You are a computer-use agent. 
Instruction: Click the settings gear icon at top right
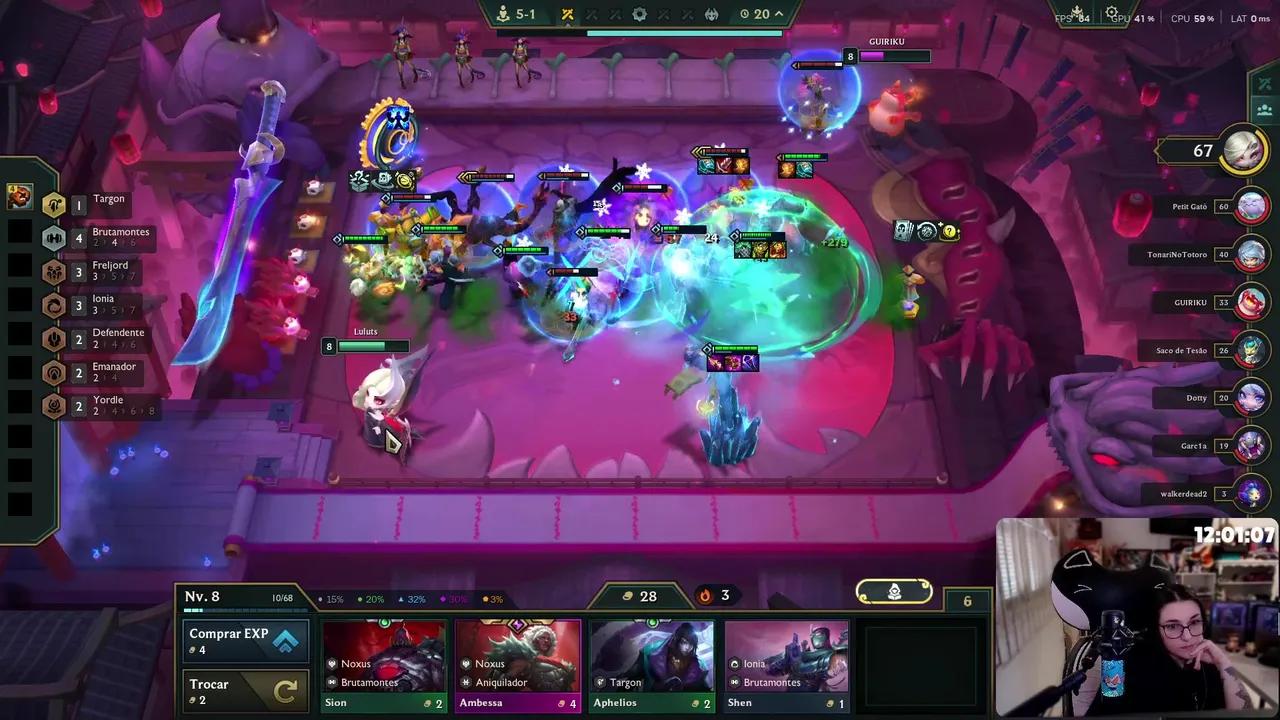[x=1112, y=14]
